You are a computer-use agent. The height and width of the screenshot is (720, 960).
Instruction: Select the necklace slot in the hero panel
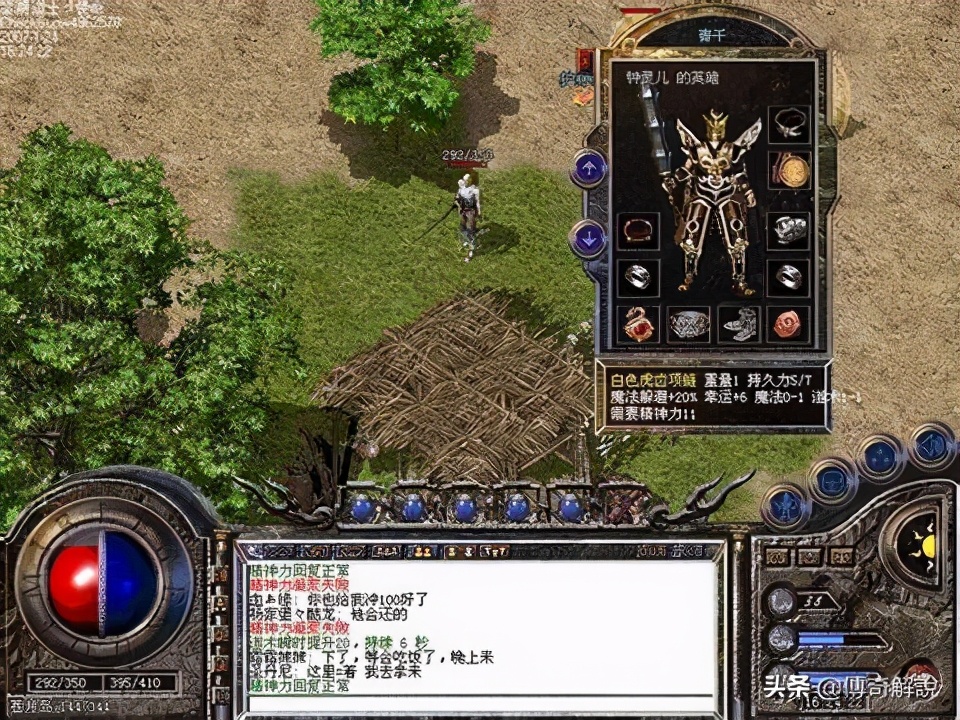[x=789, y=124]
